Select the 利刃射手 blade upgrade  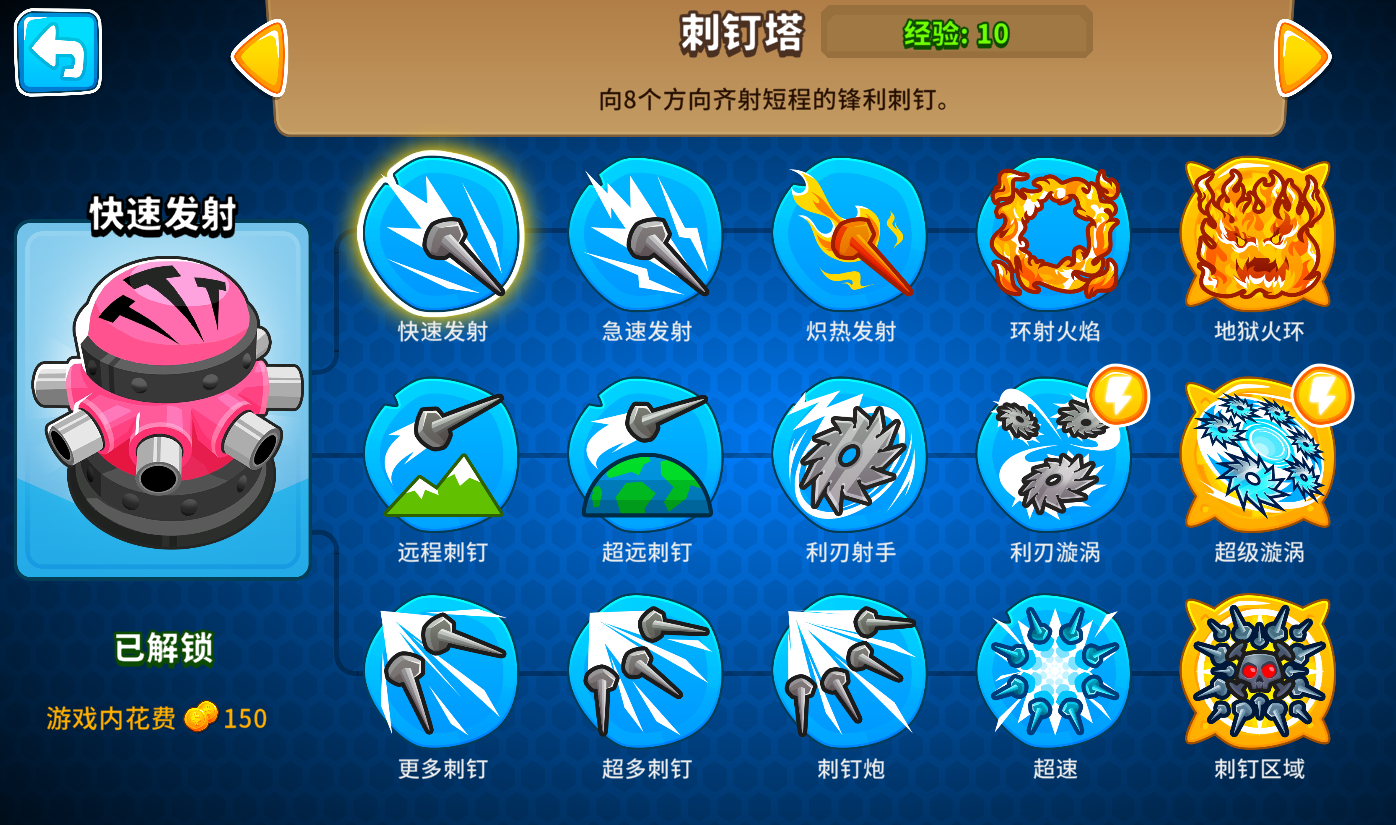click(851, 455)
